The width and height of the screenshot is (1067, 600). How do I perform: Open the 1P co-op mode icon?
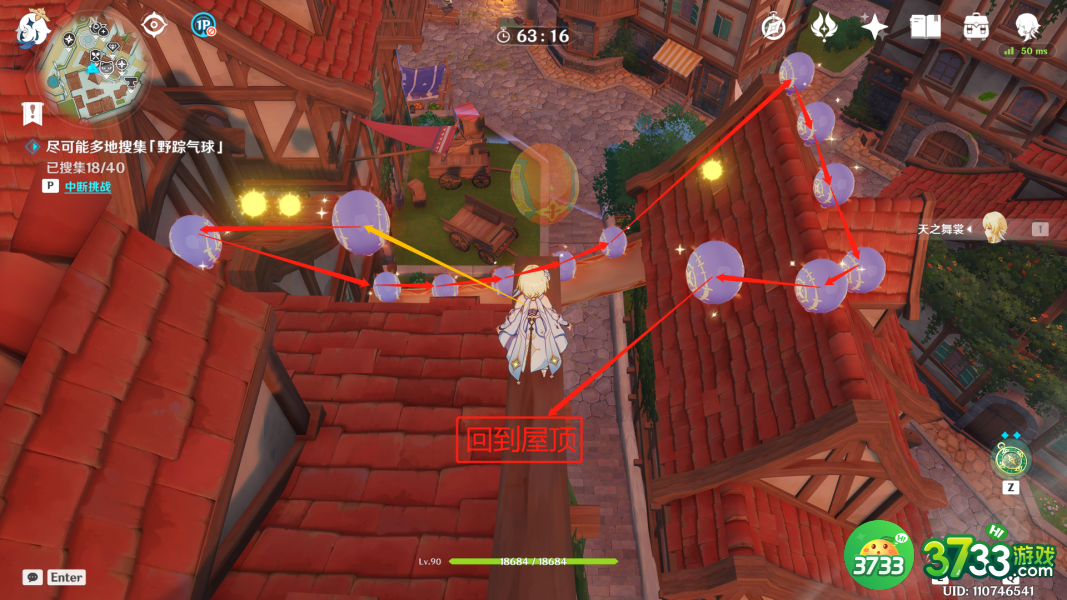204,25
